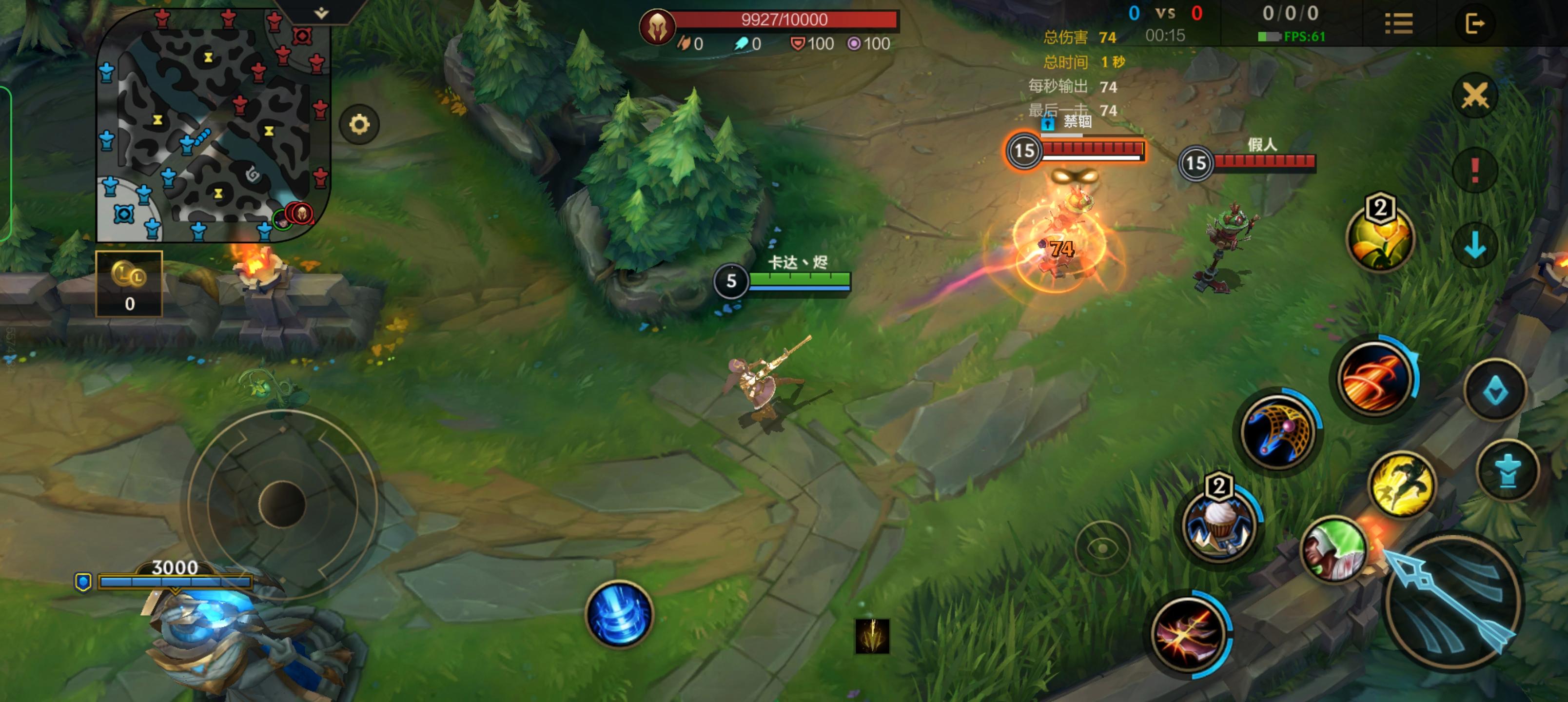Open settings via the gear icon

(359, 125)
